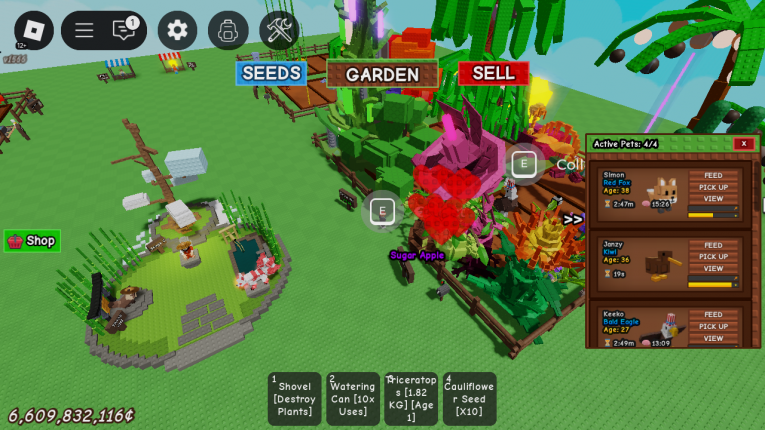This screenshot has height=430, width=765.
Task: Open the Shop button
Action: pos(32,241)
